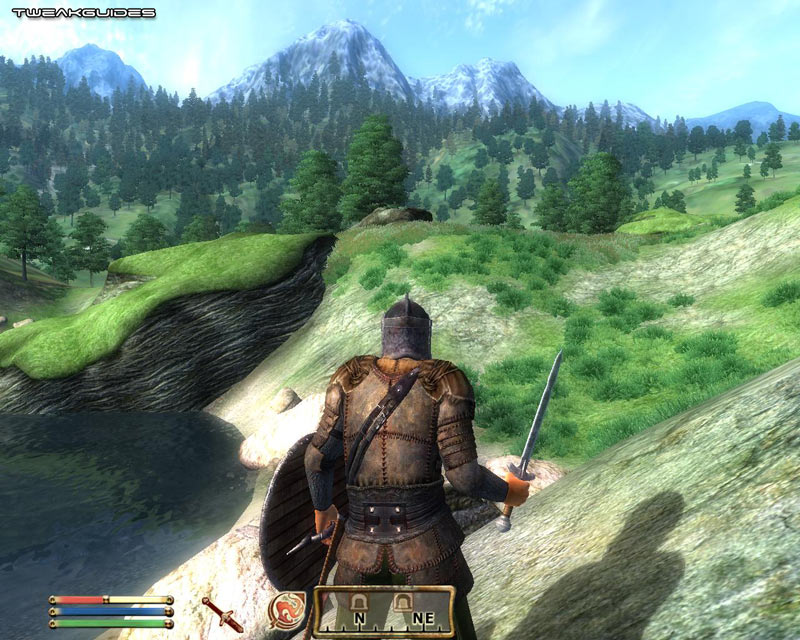Image resolution: width=800 pixels, height=640 pixels.
Task: Select the equipped sword weapon icon
Action: (221, 613)
